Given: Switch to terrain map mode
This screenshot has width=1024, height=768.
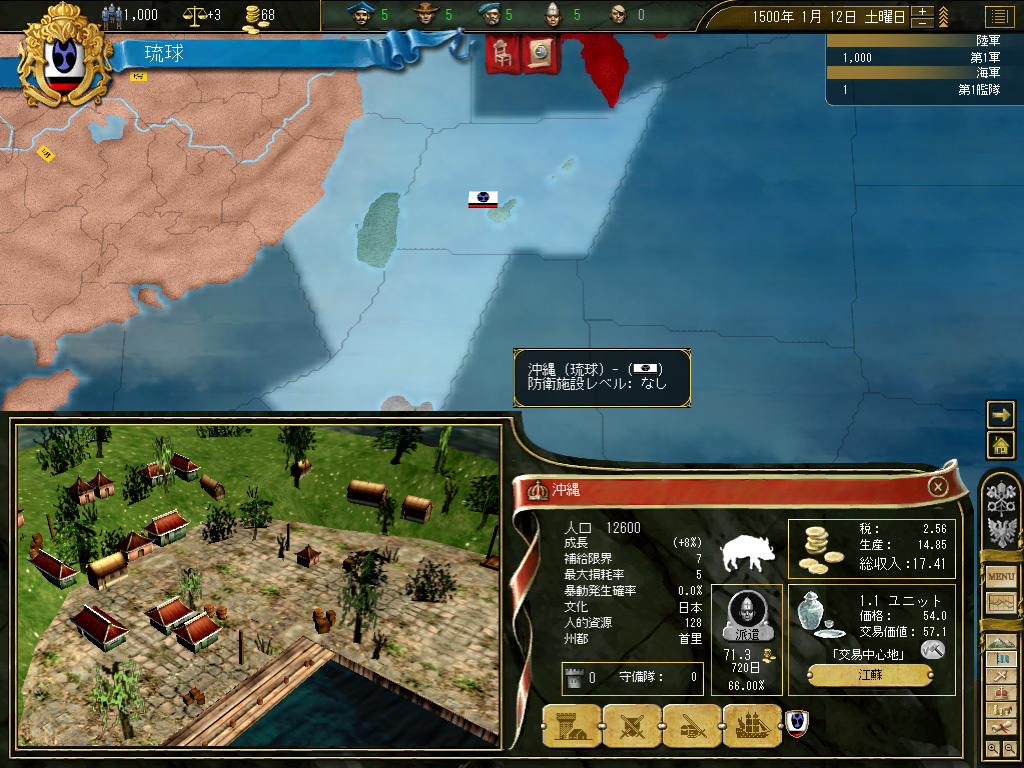Looking at the screenshot, I should click(1001, 641).
